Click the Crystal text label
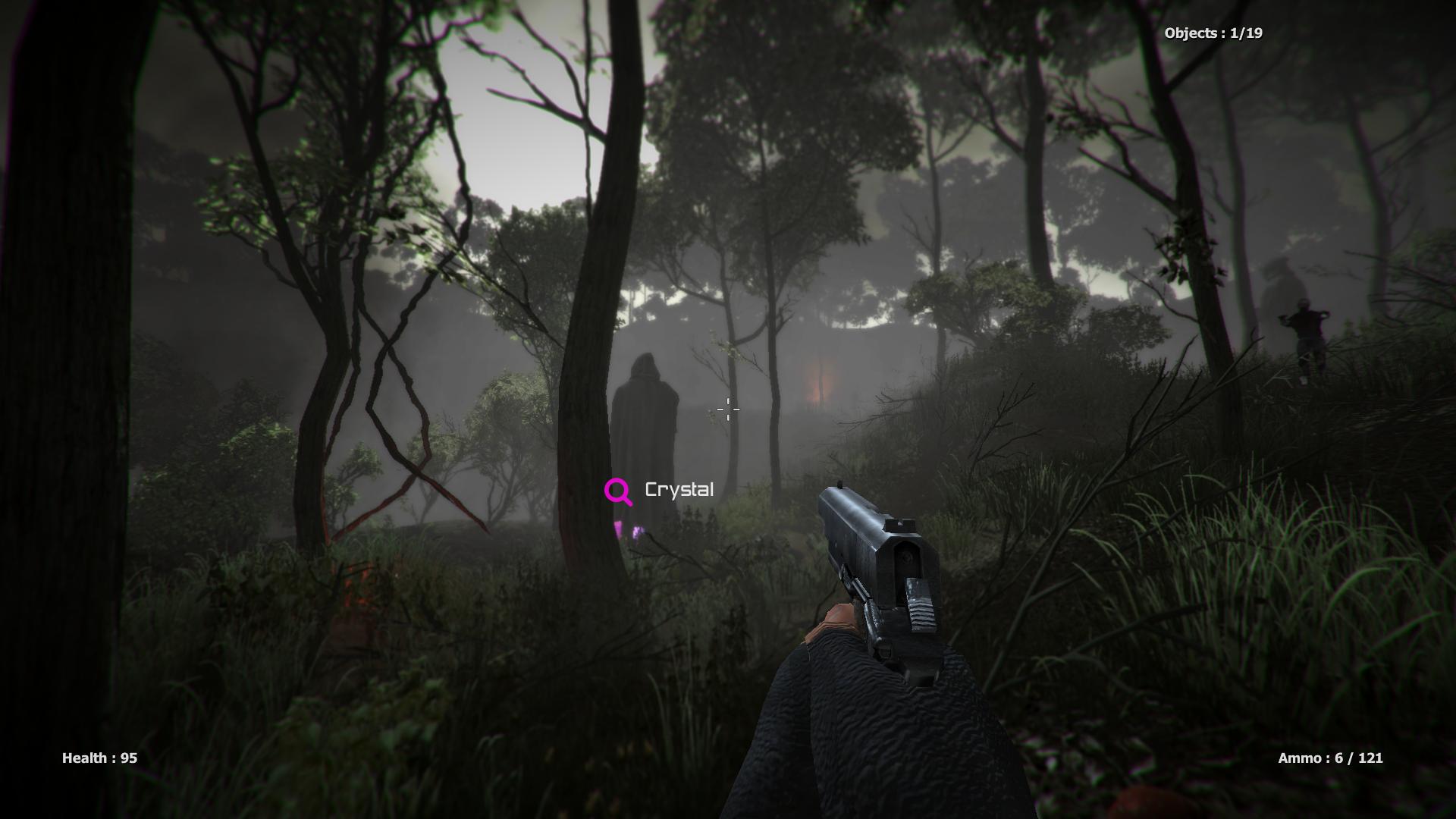This screenshot has width=1456, height=819. (679, 489)
